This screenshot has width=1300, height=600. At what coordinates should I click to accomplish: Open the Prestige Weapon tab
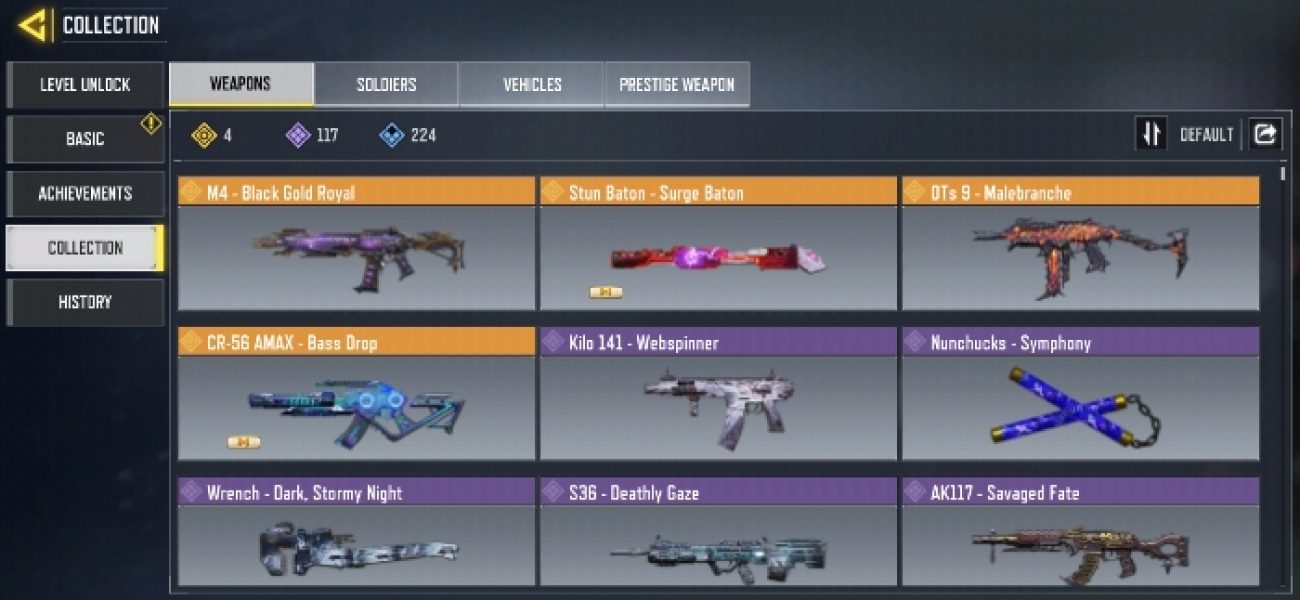(x=677, y=85)
